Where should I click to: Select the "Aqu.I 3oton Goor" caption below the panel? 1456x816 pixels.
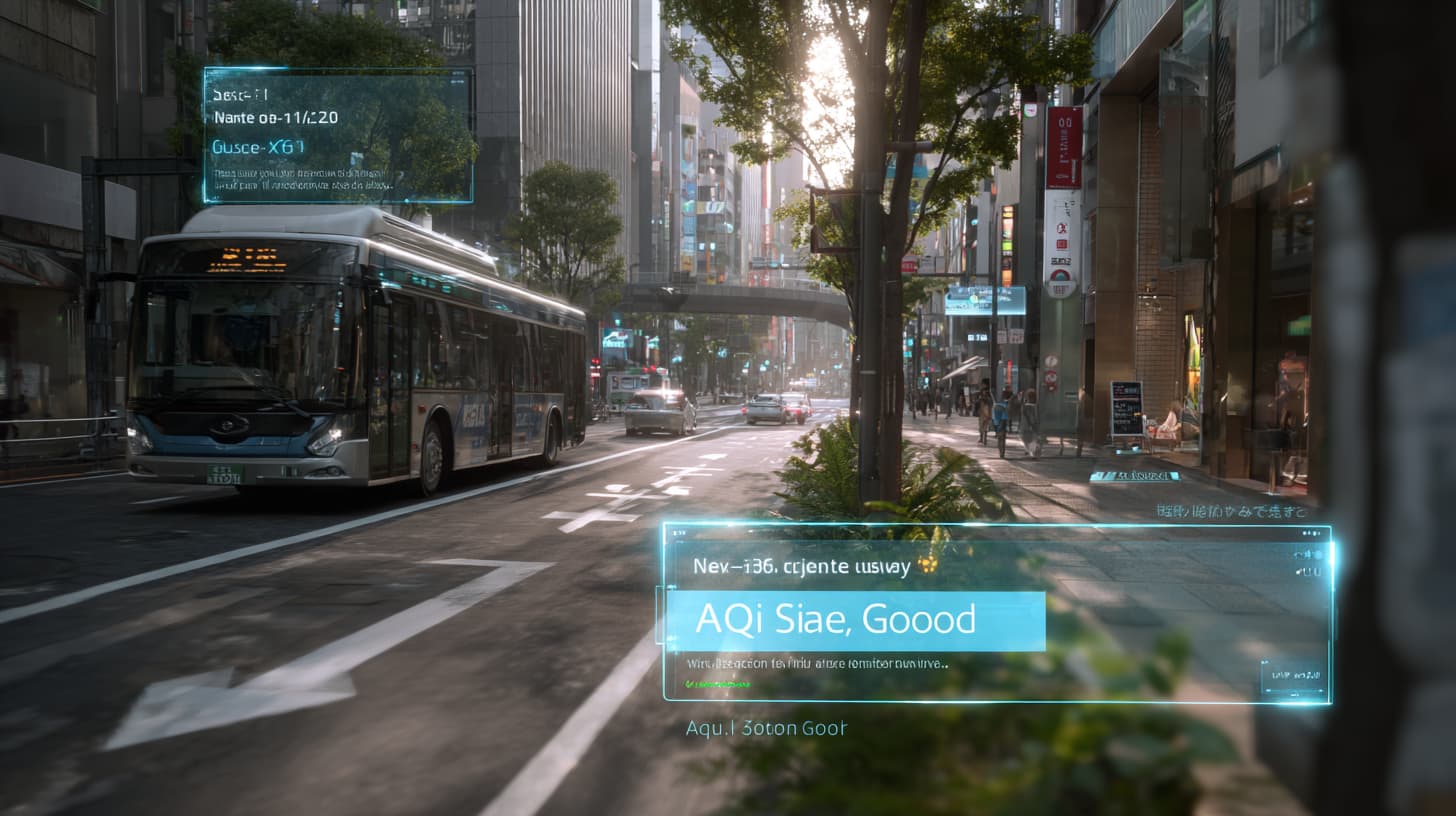[x=766, y=729]
